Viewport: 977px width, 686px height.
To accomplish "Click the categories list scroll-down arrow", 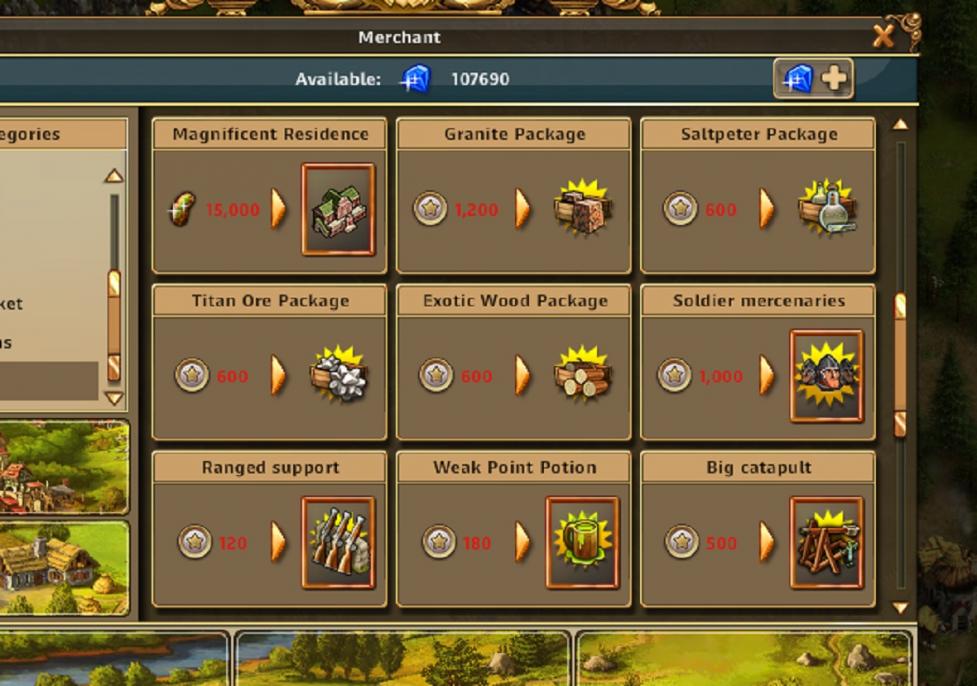I will pos(114,397).
